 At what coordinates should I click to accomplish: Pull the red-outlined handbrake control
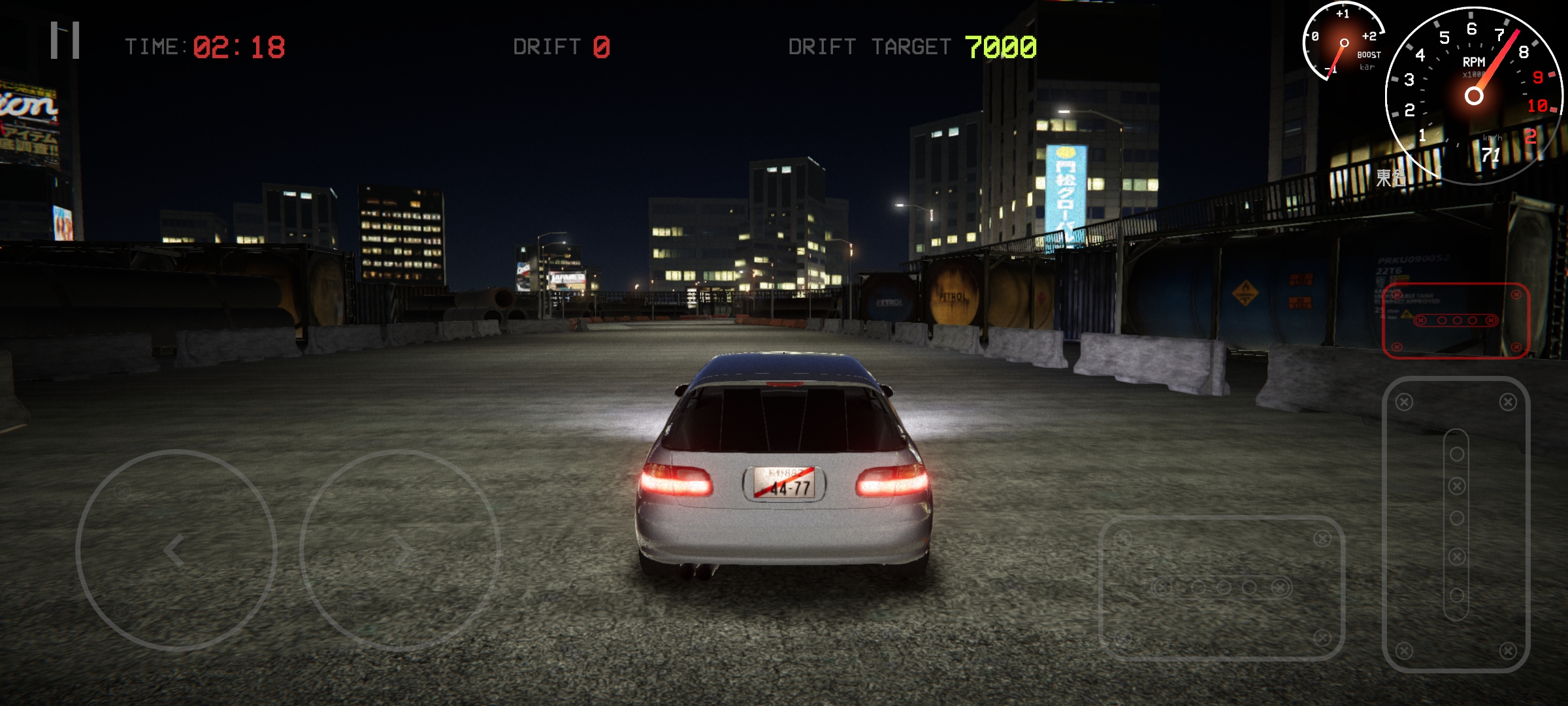(1456, 320)
